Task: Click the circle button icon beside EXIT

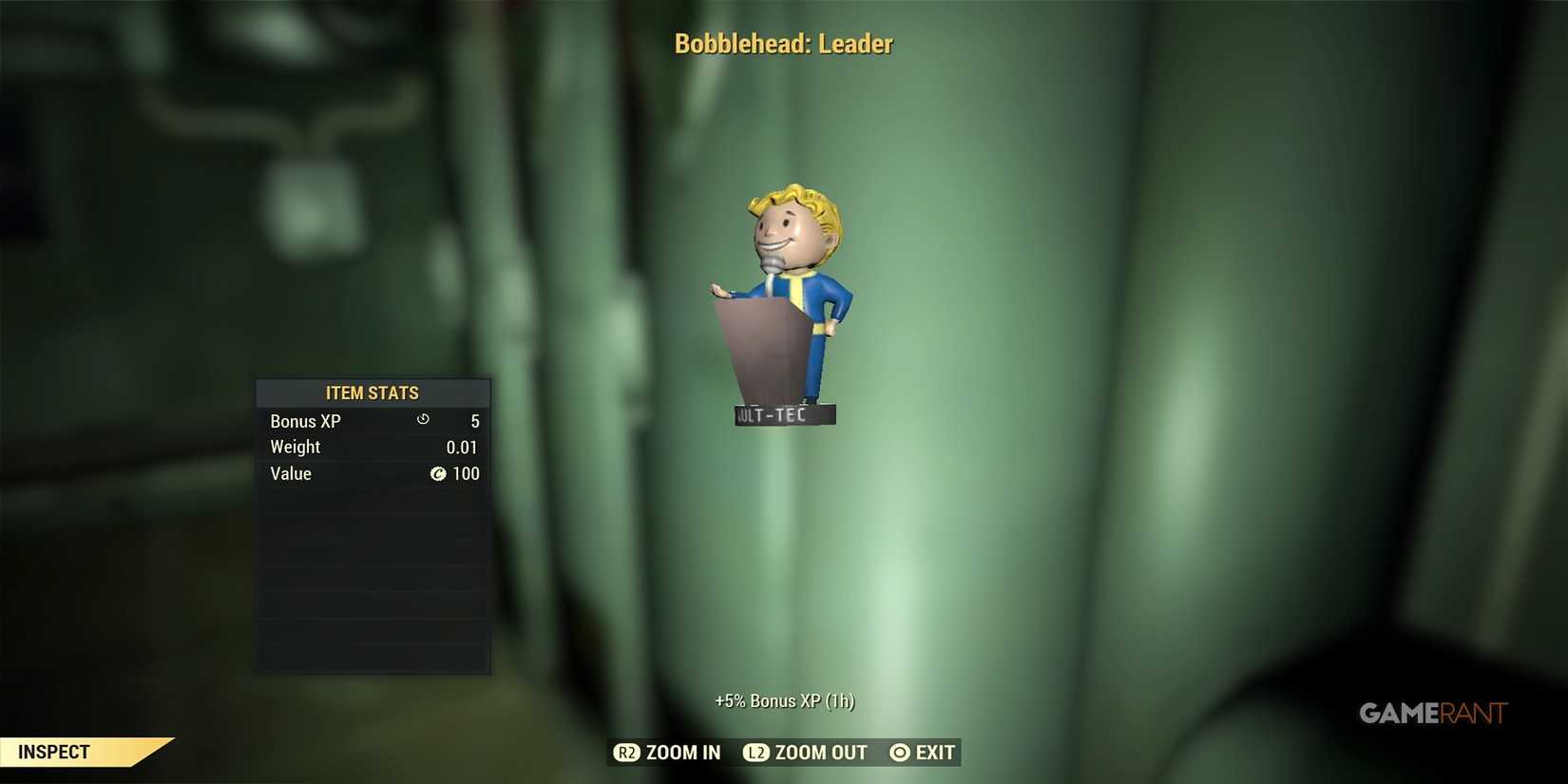Action: 898,752
